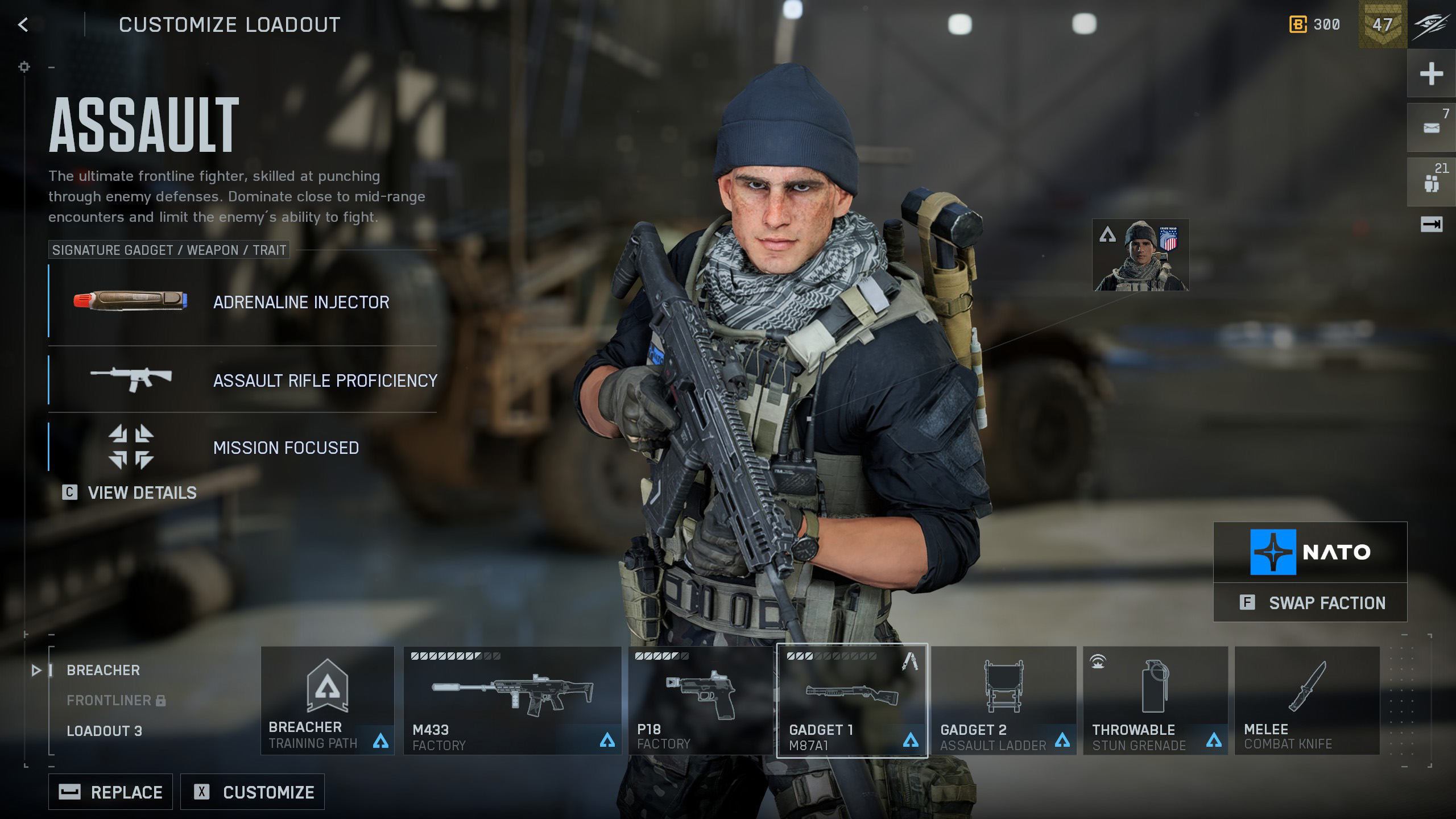Open the Gadget 2 Assault Ladder slot
The height and width of the screenshot is (819, 1456).
point(1003,700)
